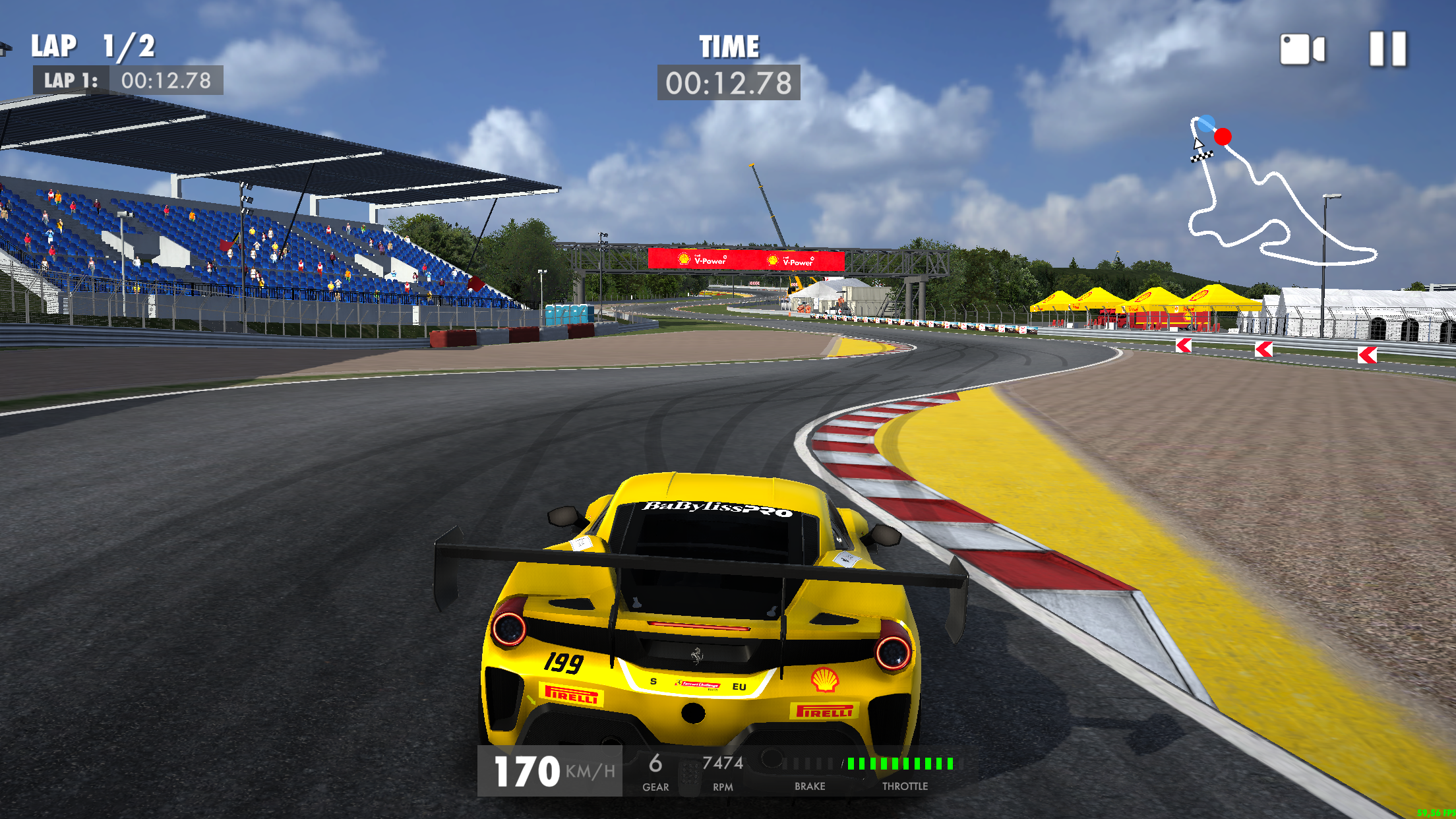Viewport: 1456px width, 819px height.
Task: Open the LAP 1 time entry panel
Action: coord(129,82)
